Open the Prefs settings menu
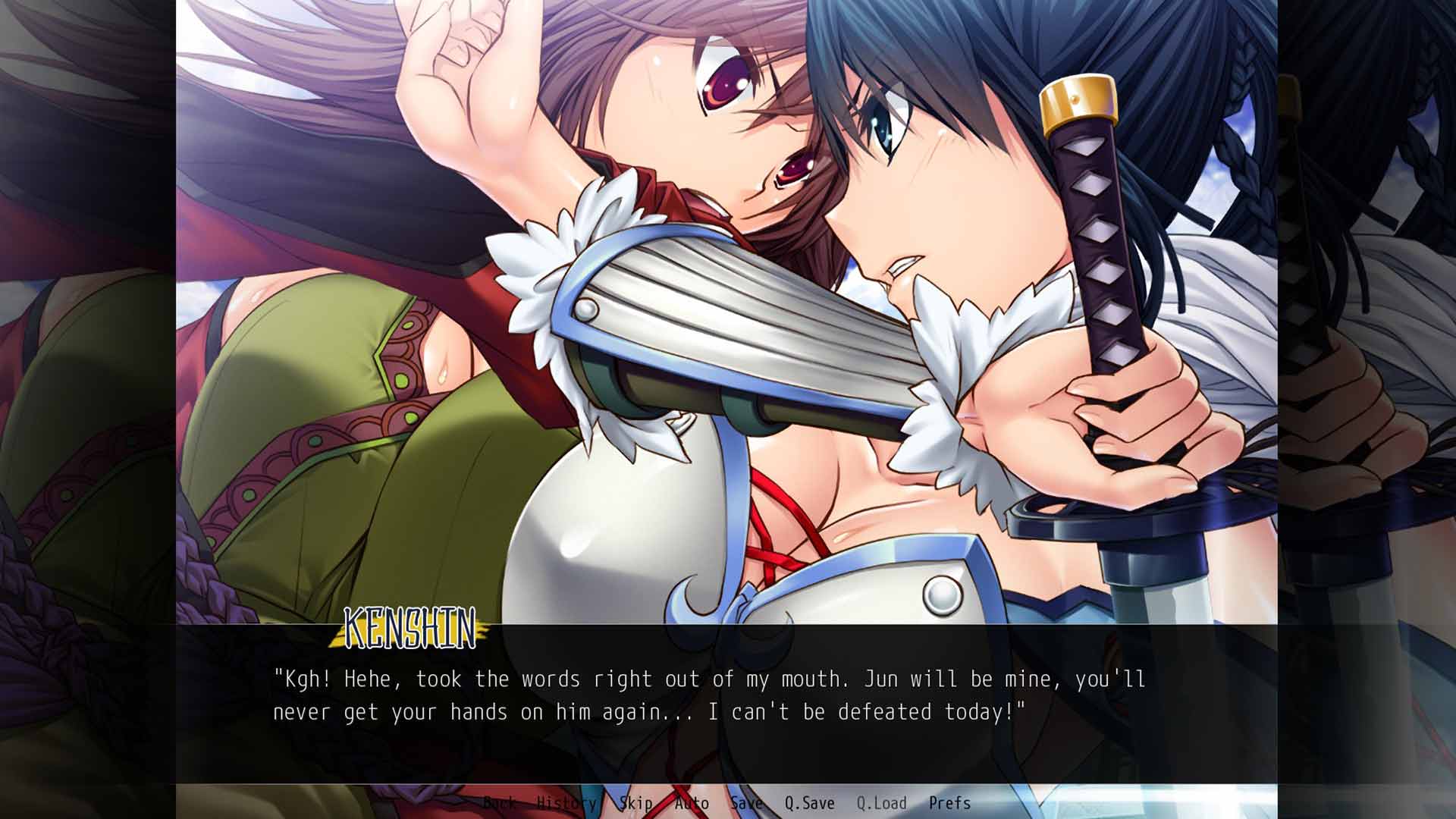Viewport: 1456px width, 819px height. pos(950,802)
